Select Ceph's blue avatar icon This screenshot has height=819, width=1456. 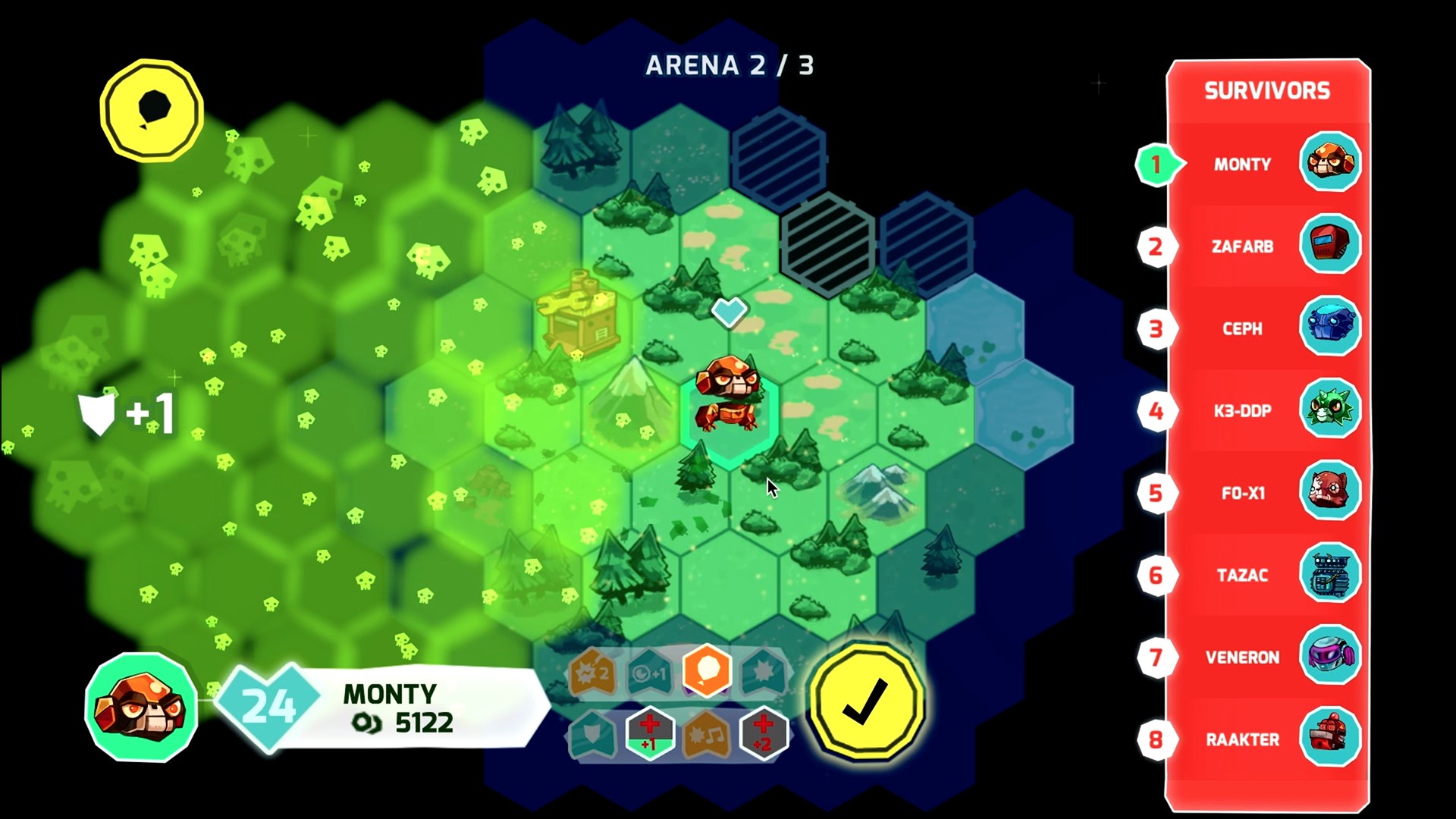point(1331,328)
